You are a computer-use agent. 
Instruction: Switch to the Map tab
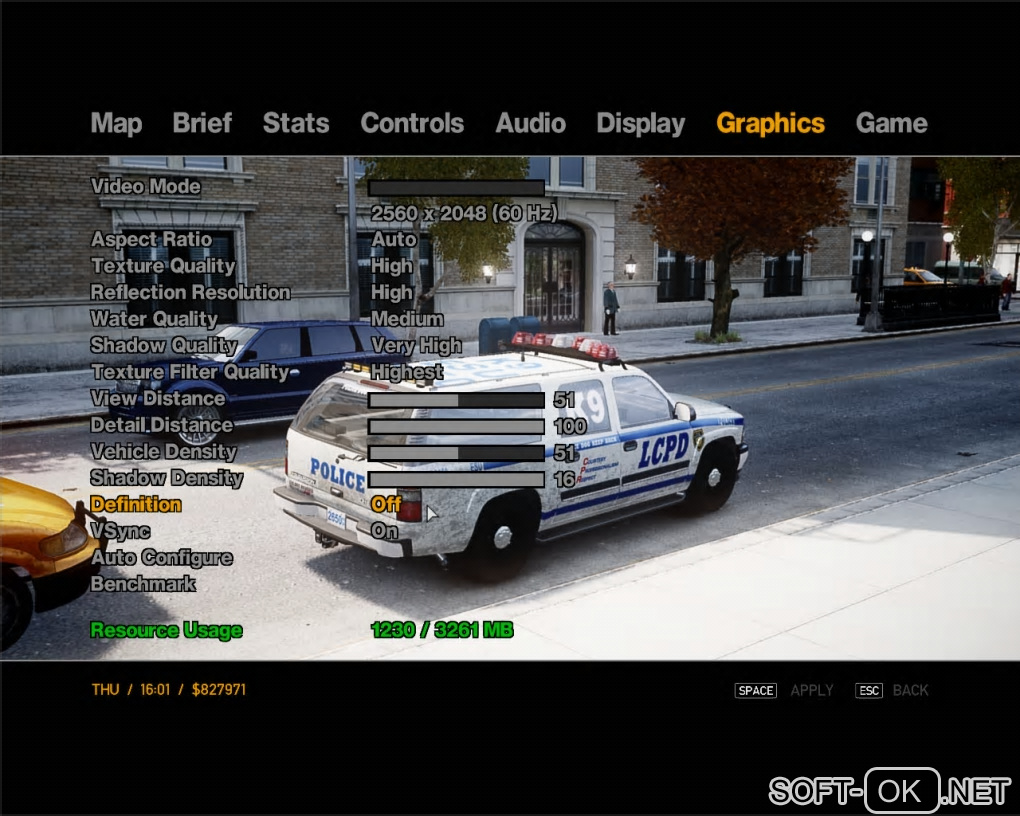tap(116, 124)
